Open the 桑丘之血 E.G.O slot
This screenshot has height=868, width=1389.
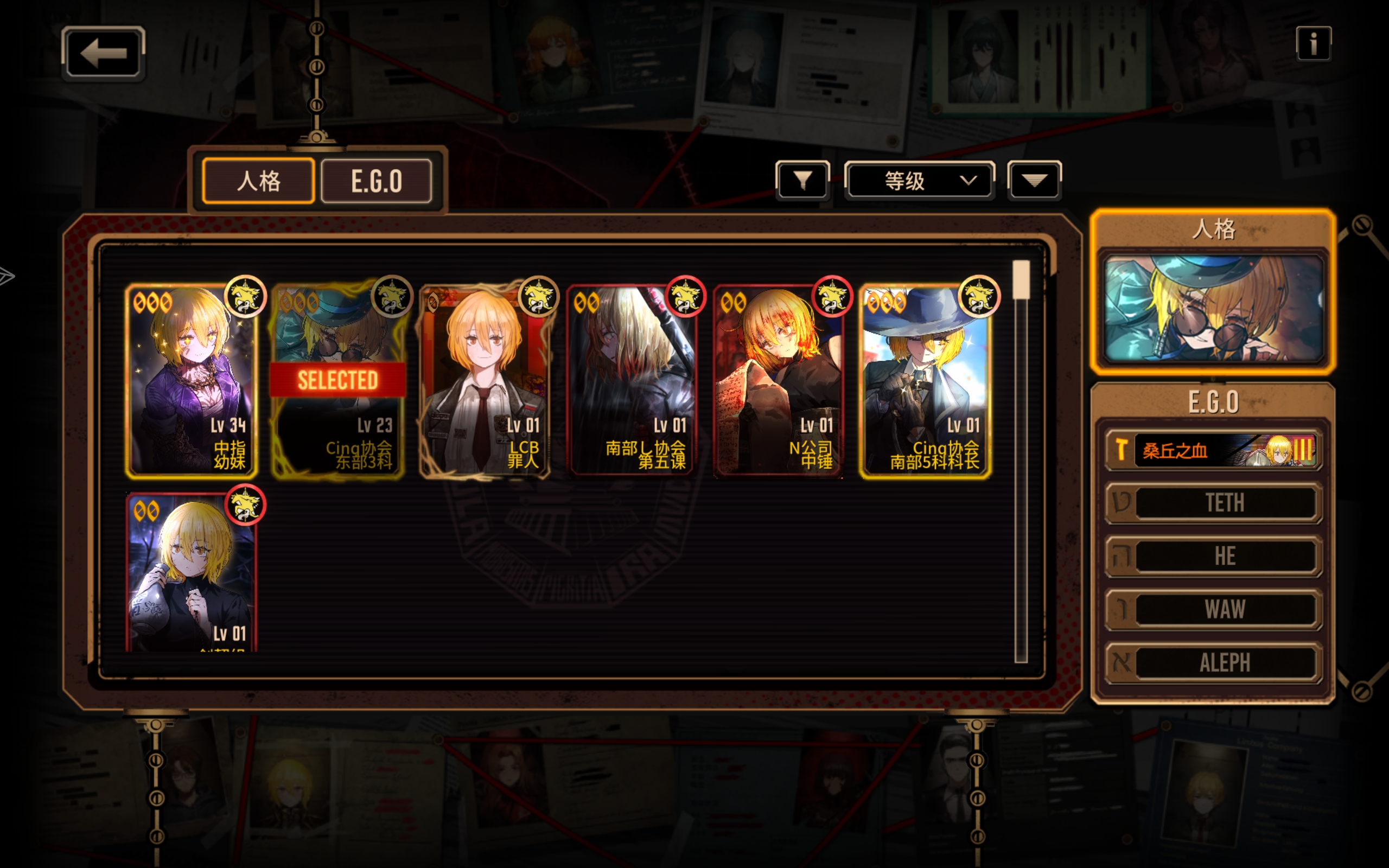click(1213, 450)
